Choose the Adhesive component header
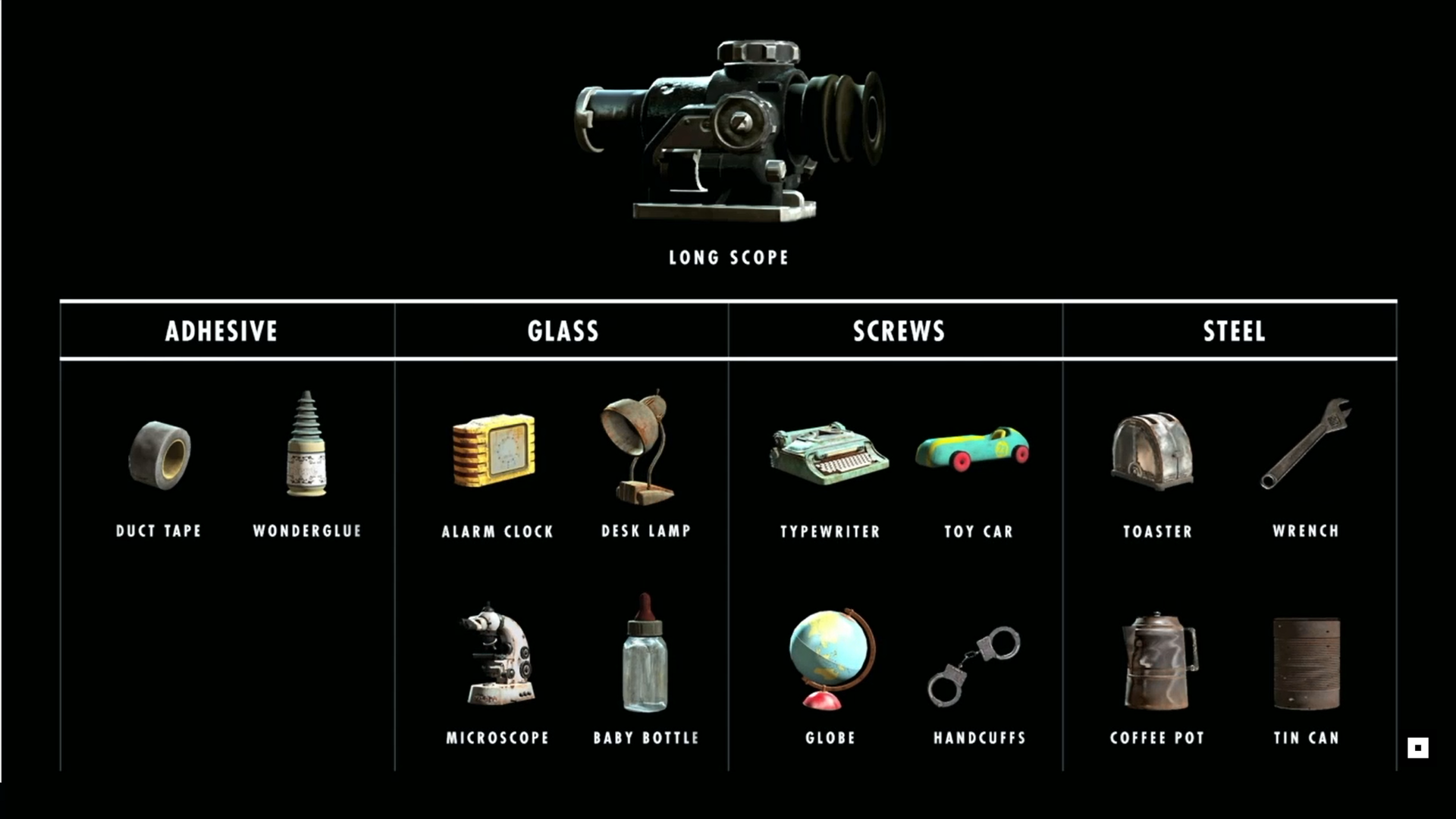This screenshot has width=1456, height=819. coord(221,331)
